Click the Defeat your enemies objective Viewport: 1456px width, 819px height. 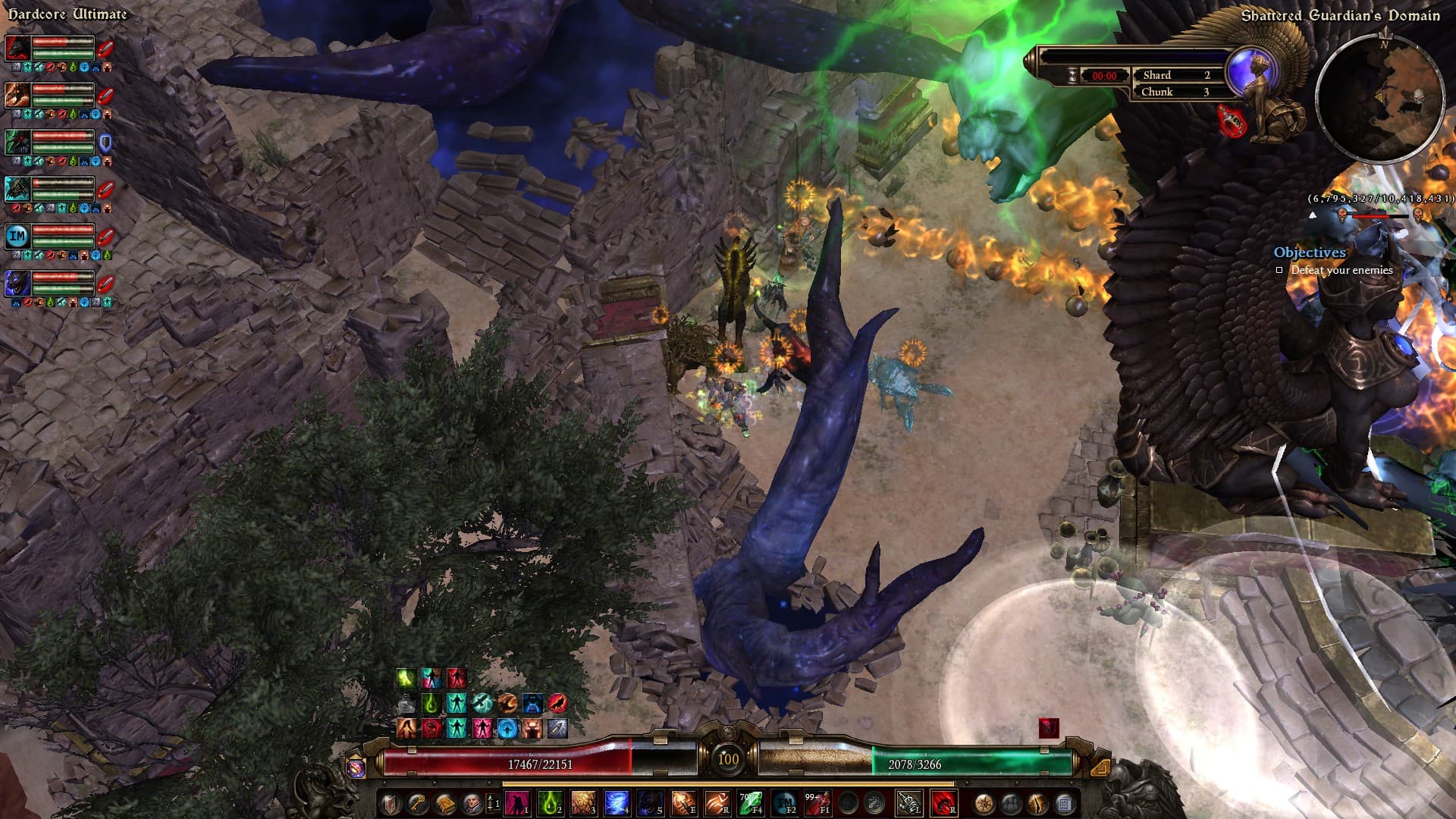pyautogui.click(x=1341, y=270)
